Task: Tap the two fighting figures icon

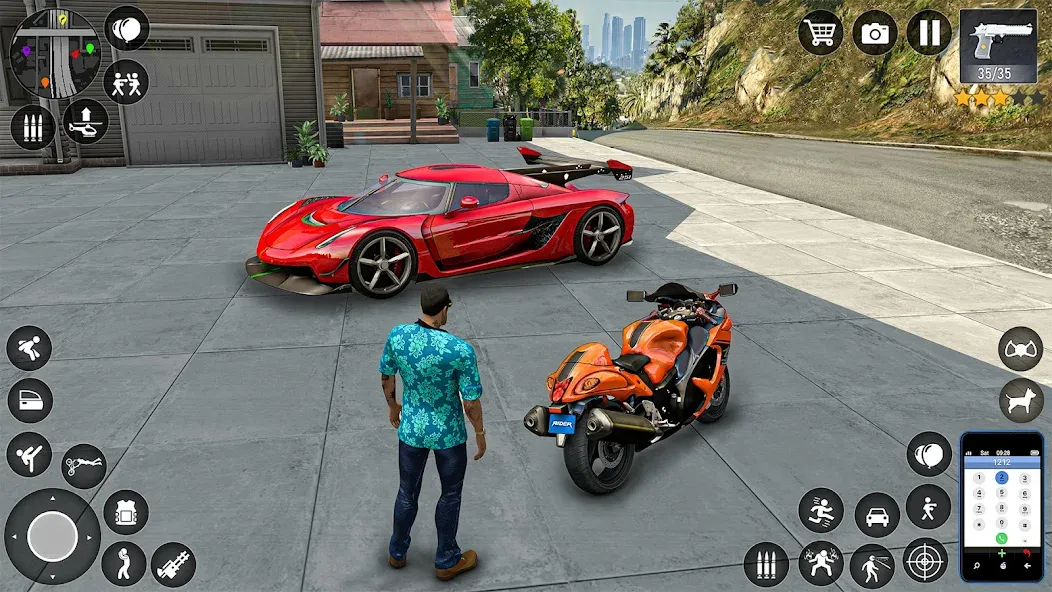Action: pos(126,81)
